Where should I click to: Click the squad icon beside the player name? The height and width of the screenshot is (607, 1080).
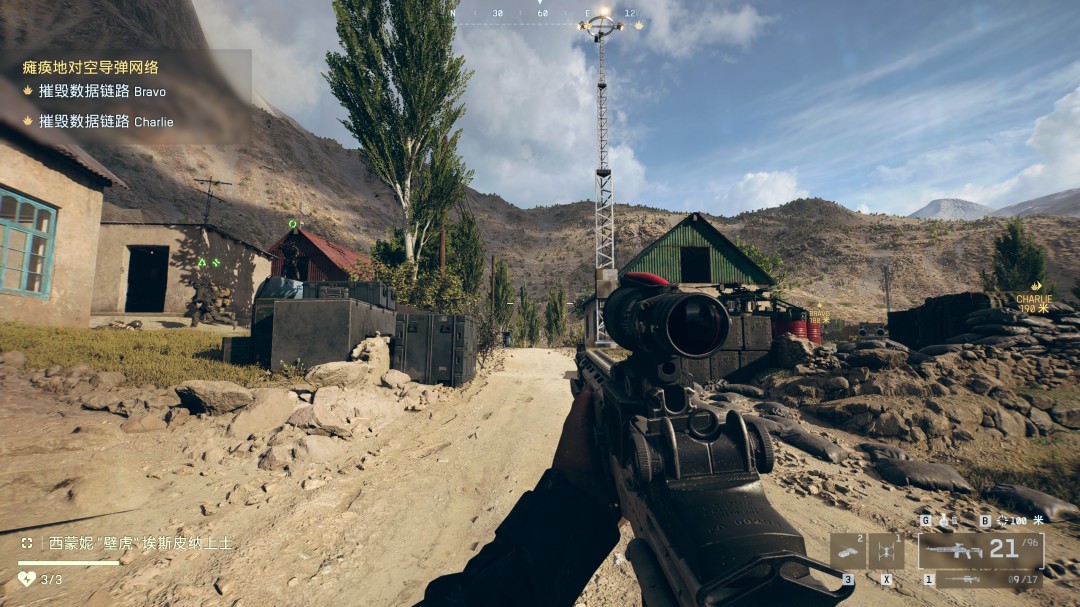click(27, 543)
